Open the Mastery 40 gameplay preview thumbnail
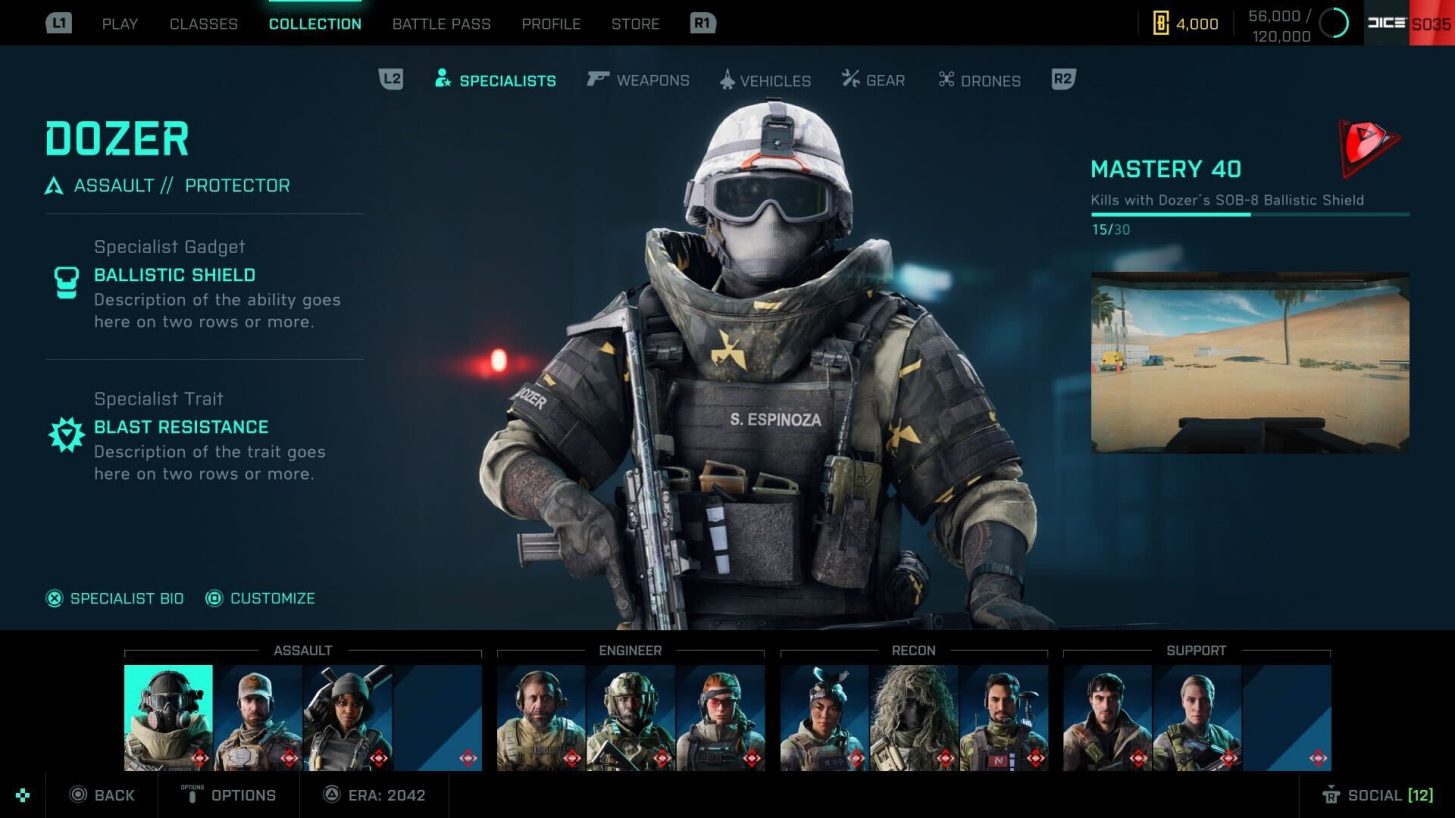1455x818 pixels. click(1249, 362)
